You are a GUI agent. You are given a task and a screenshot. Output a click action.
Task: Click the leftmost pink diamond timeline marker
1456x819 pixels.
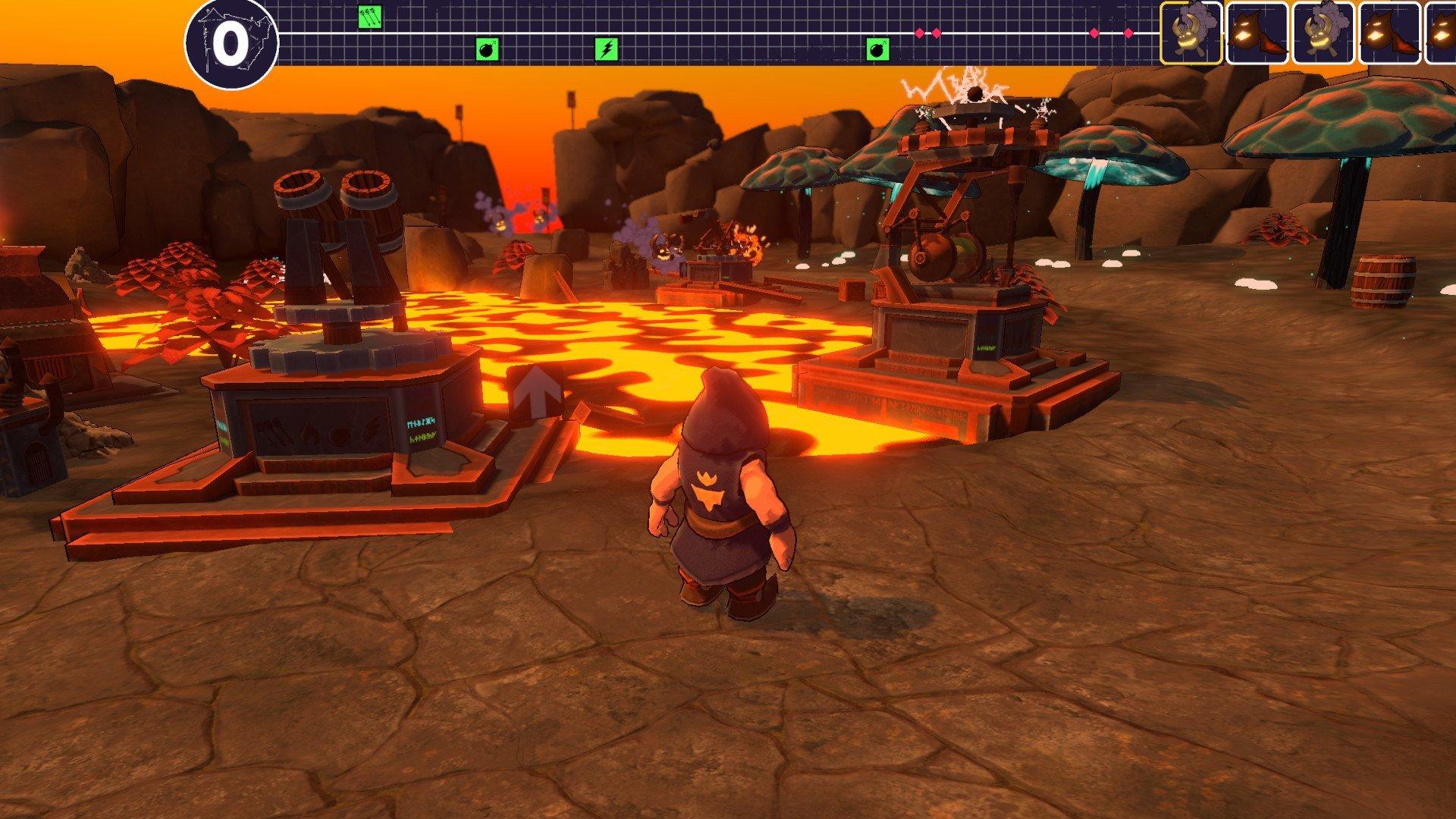coord(919,33)
